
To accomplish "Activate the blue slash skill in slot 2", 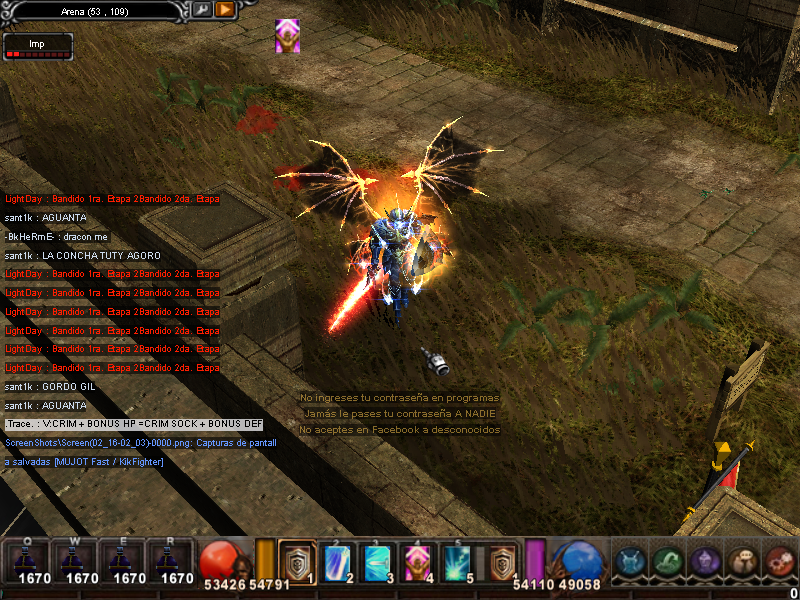I will coord(337,561).
